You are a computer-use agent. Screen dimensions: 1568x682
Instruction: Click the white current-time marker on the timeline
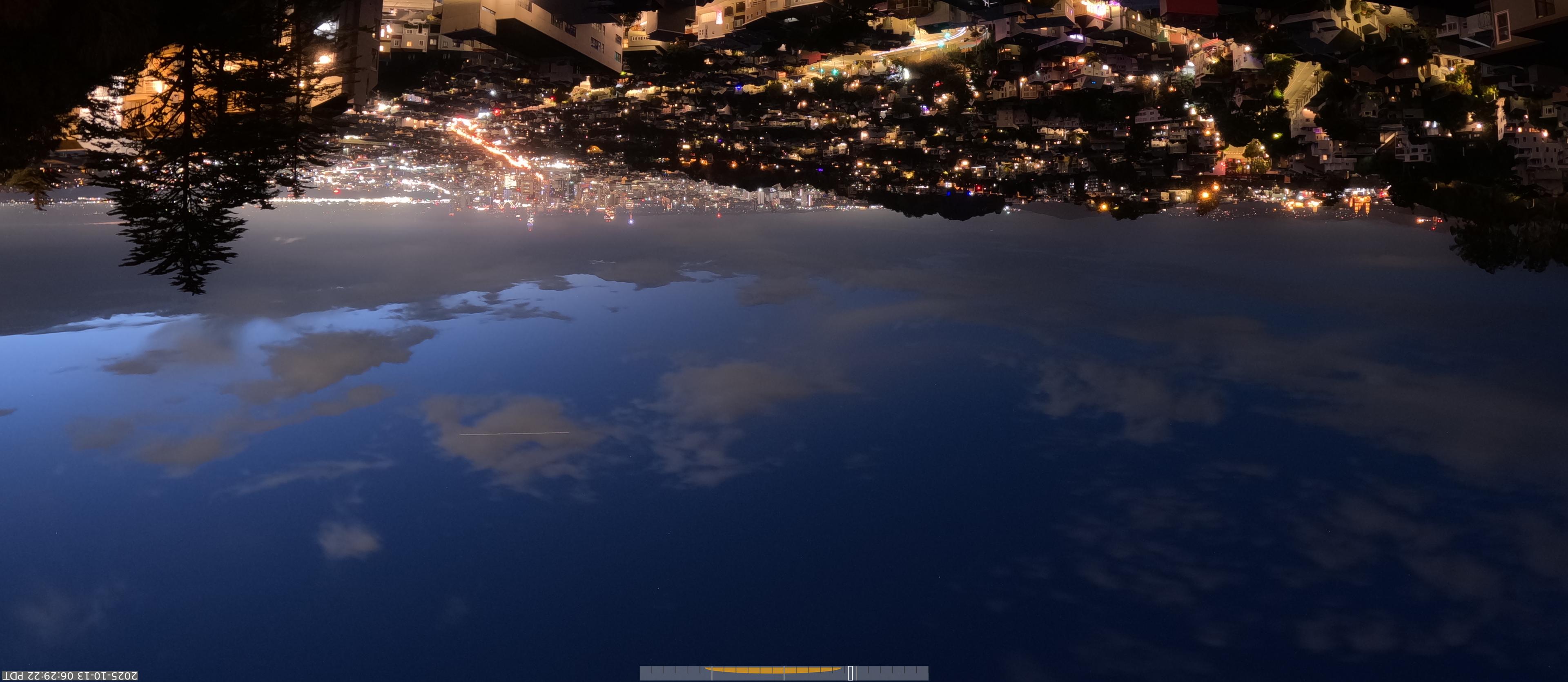[x=850, y=673]
